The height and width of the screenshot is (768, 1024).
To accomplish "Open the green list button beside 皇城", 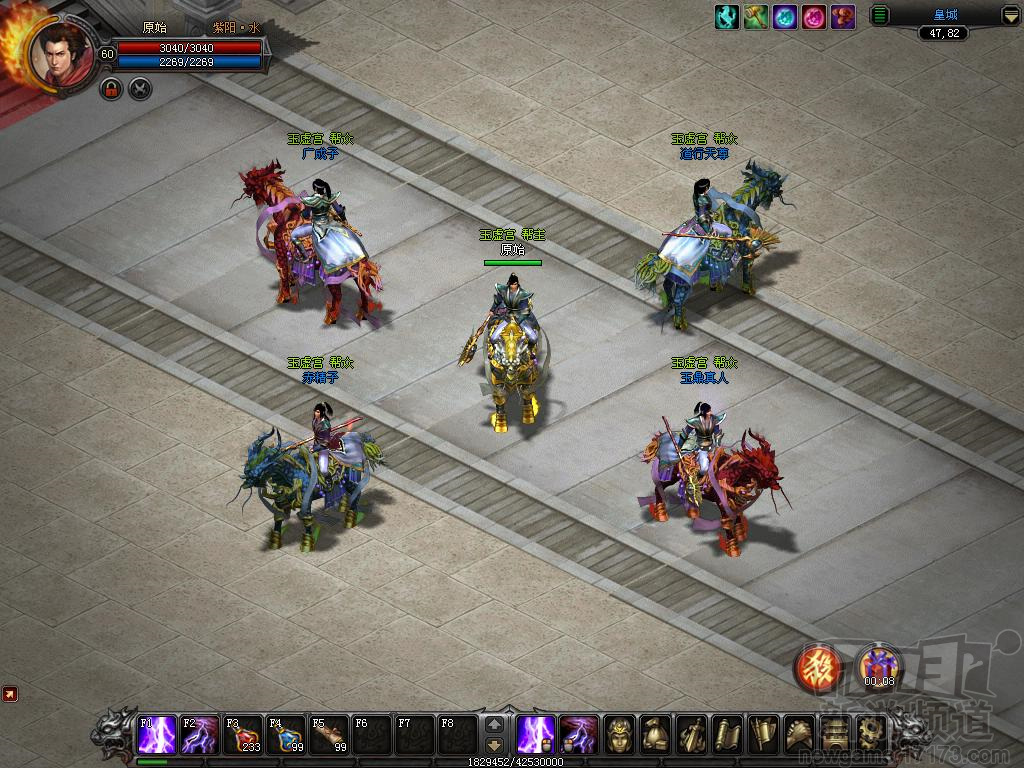I will (880, 15).
